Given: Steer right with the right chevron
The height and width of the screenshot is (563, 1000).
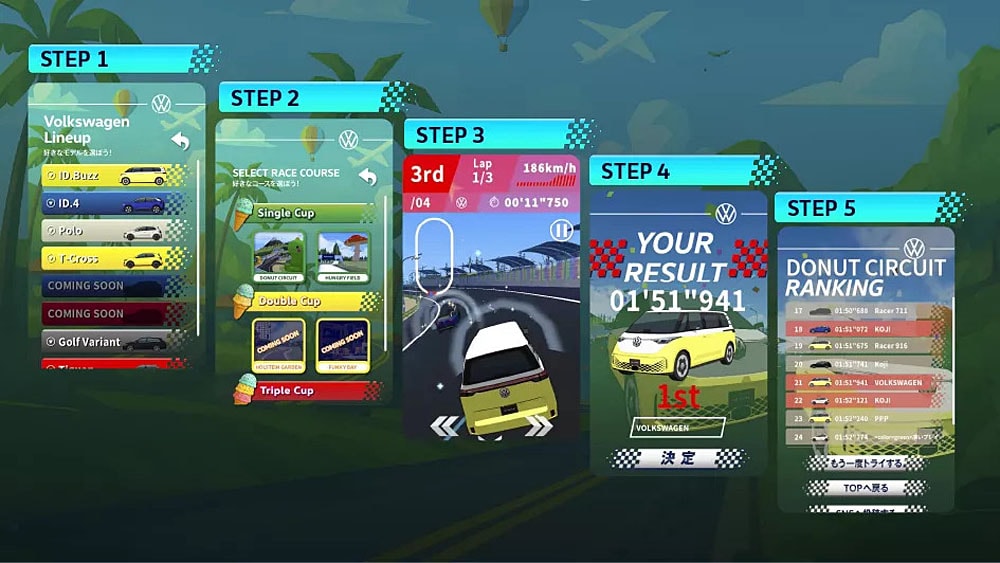Looking at the screenshot, I should pos(538,426).
